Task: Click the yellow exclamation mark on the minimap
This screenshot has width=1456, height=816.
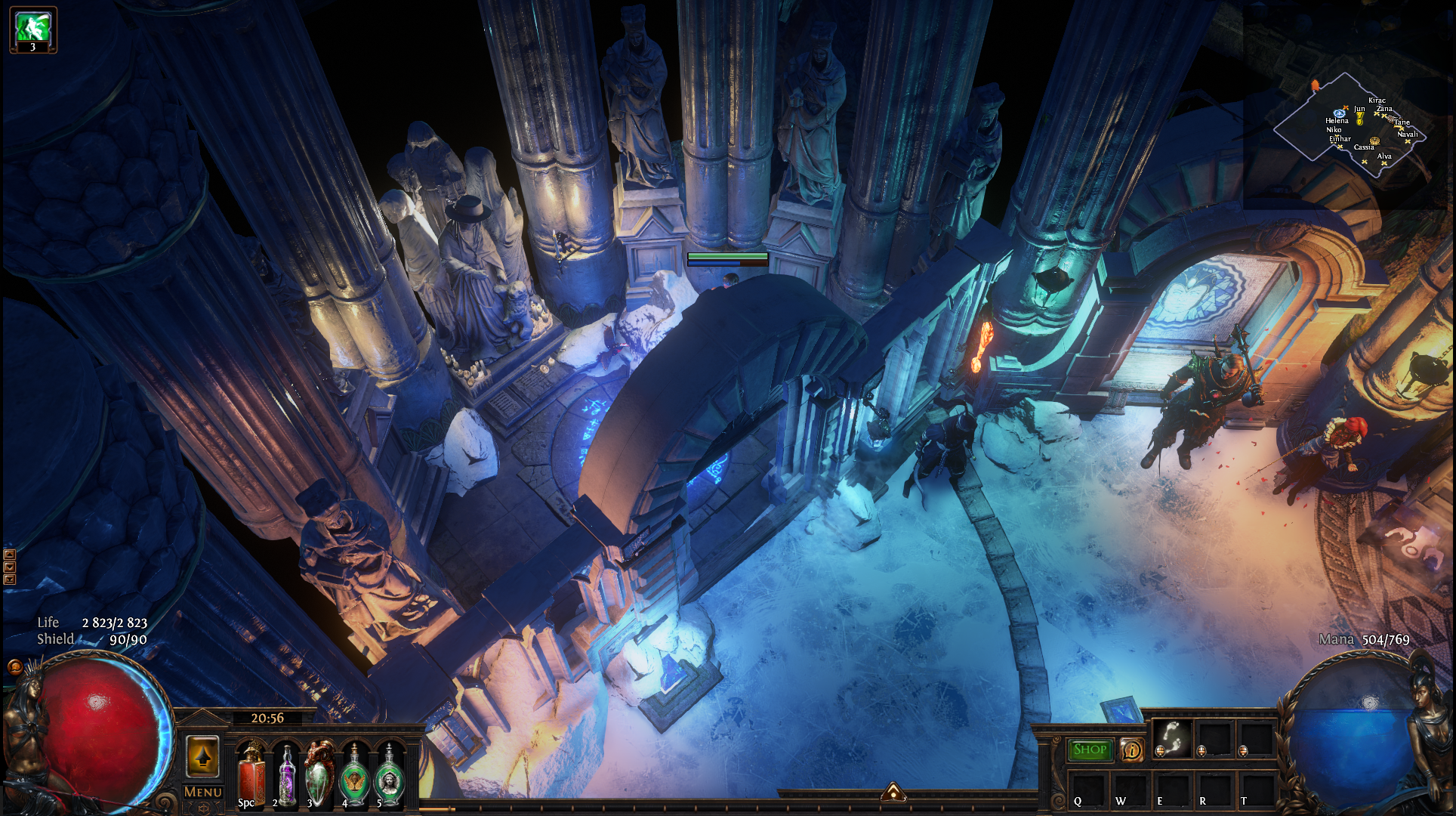Action: (1359, 118)
